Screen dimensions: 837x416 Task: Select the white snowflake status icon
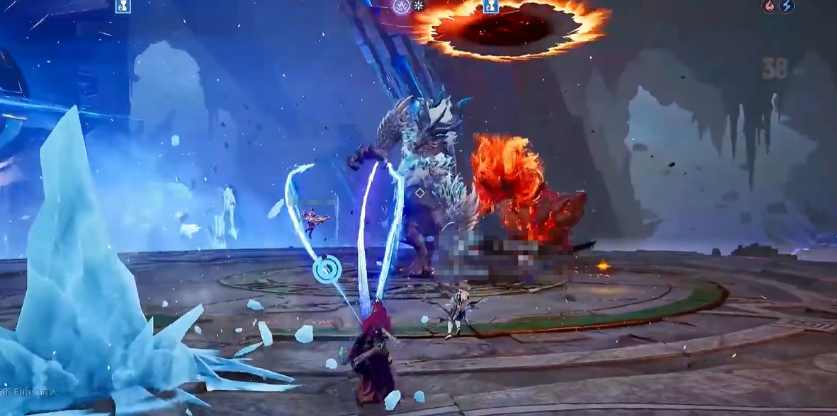[419, 6]
